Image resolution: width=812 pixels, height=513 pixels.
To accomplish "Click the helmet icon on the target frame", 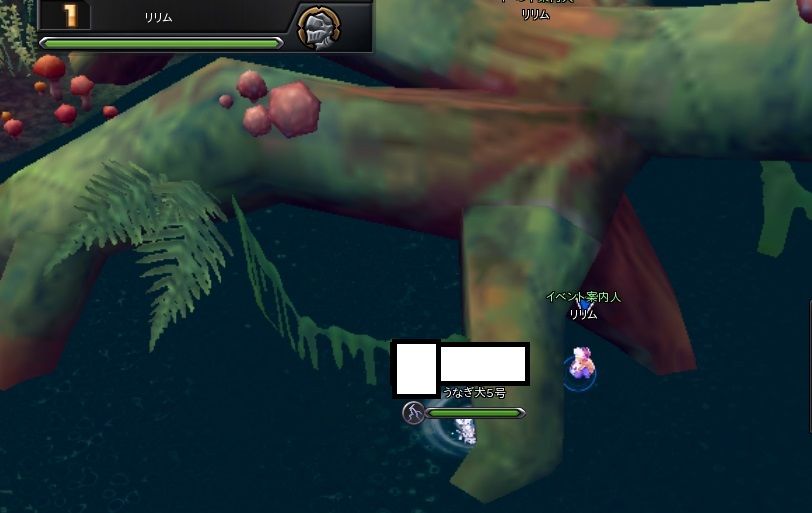I will [318, 27].
